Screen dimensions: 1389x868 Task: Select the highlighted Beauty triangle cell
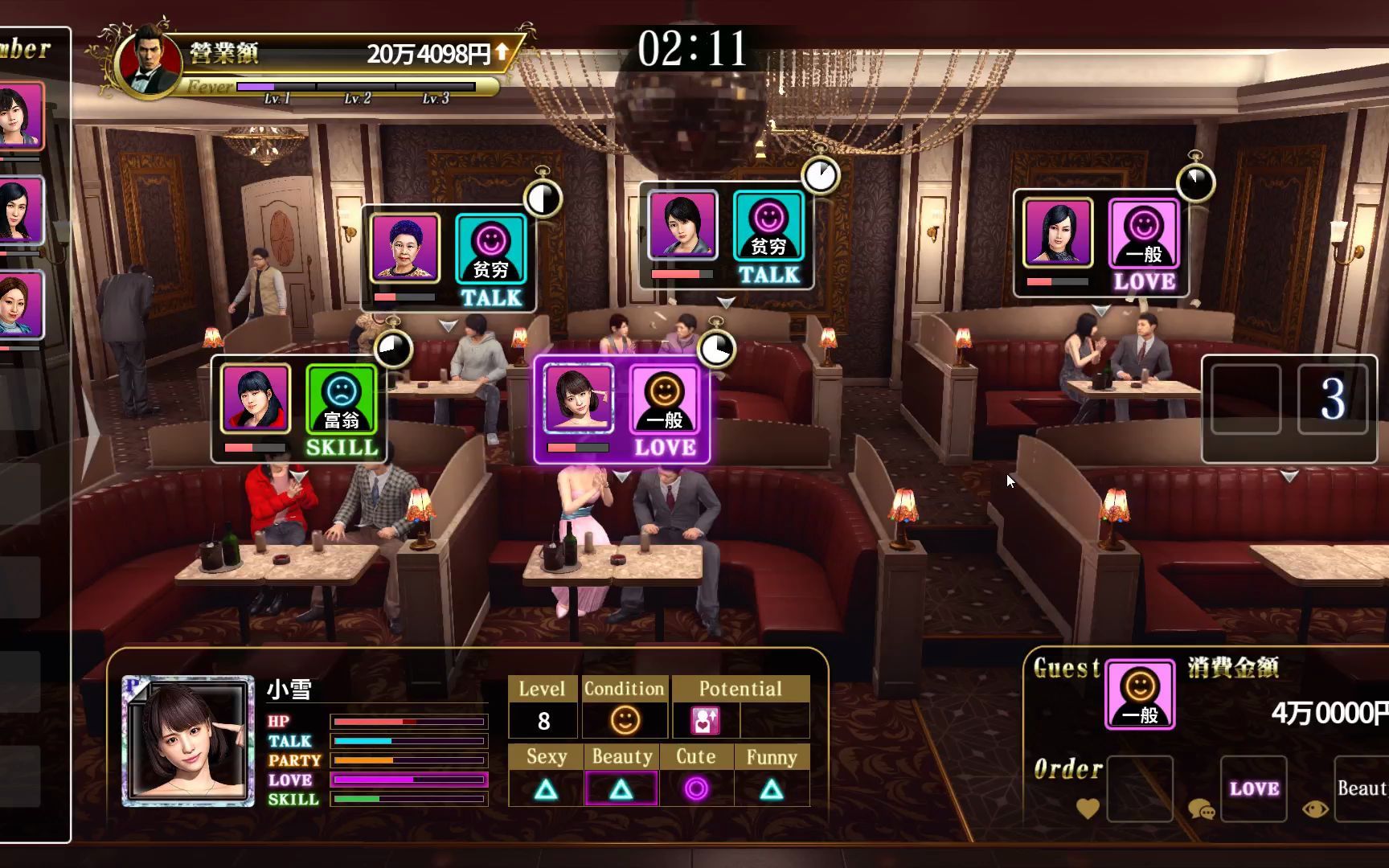pyautogui.click(x=621, y=789)
